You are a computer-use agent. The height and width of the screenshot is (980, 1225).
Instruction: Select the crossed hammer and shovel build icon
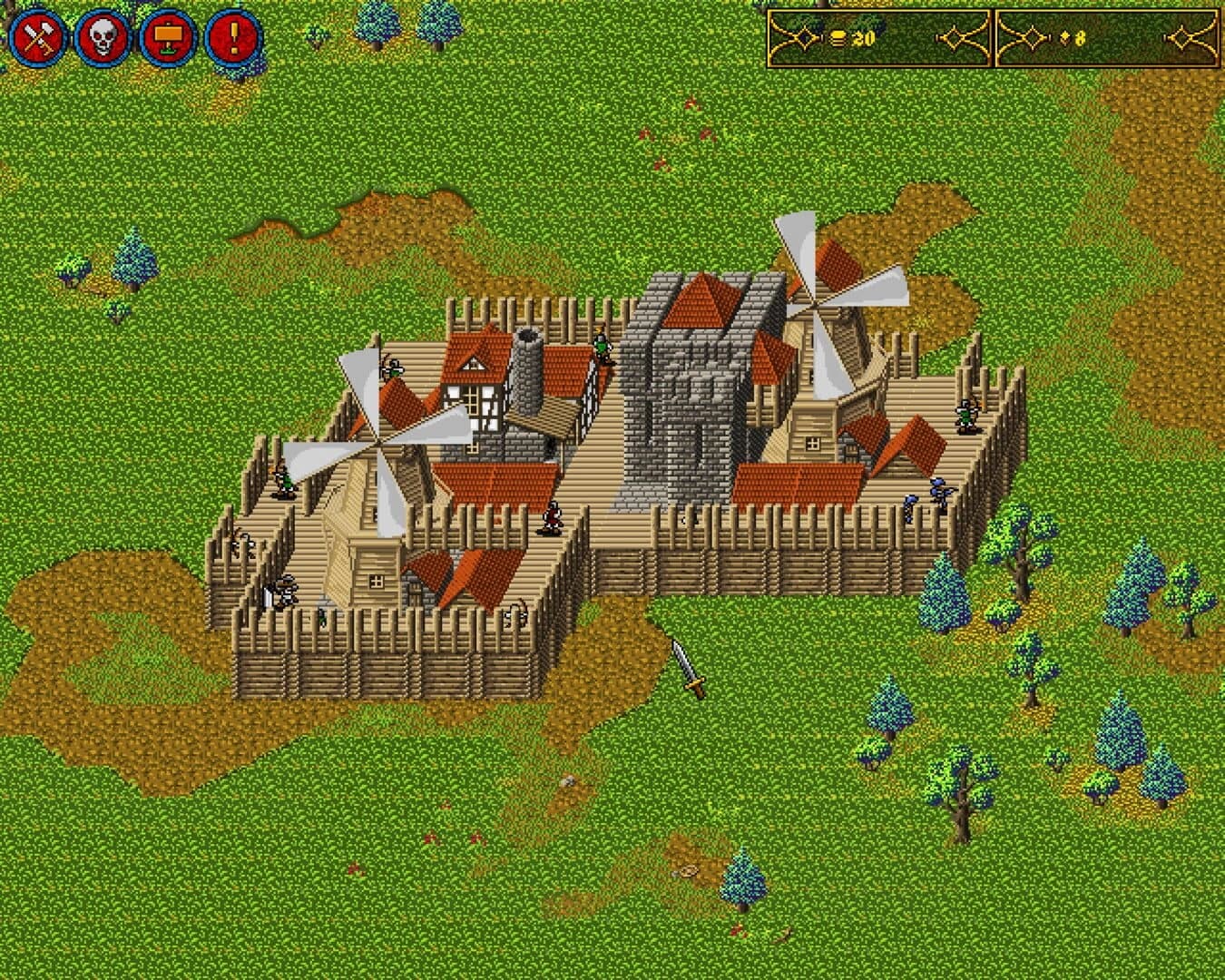[38, 37]
